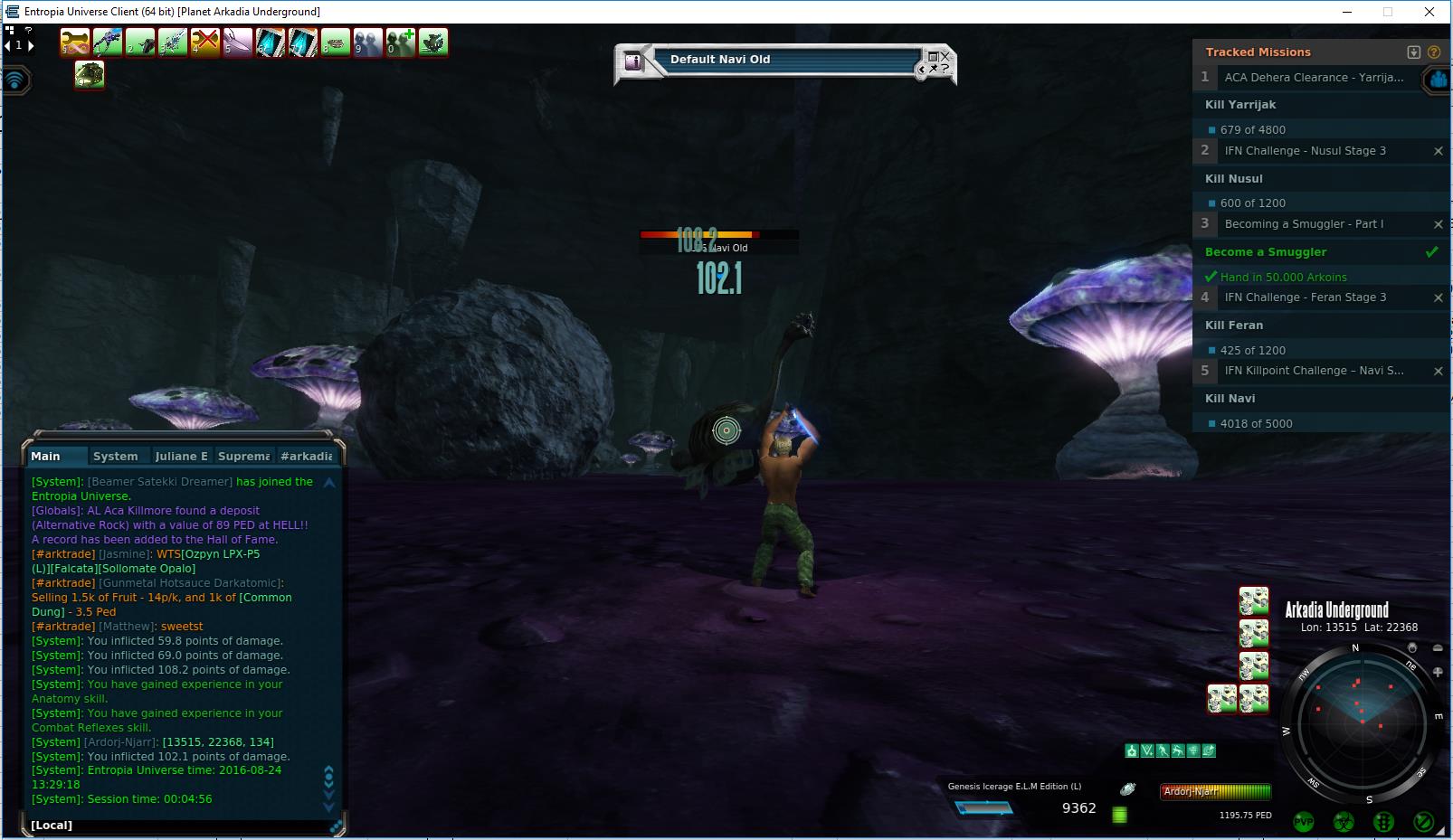The image size is (1453, 840).
Task: Select the Main chat tab
Action: pos(45,457)
